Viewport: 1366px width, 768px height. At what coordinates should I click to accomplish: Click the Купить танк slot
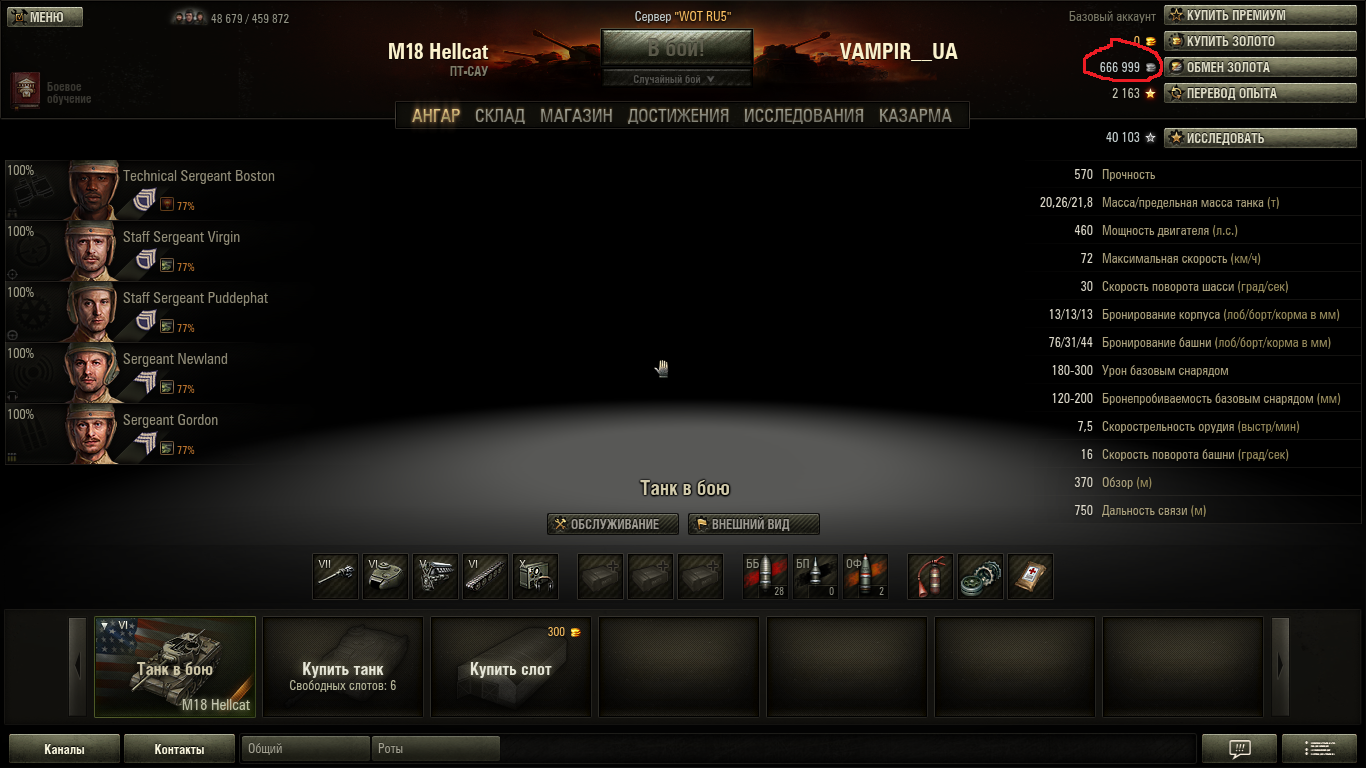pyautogui.click(x=343, y=667)
